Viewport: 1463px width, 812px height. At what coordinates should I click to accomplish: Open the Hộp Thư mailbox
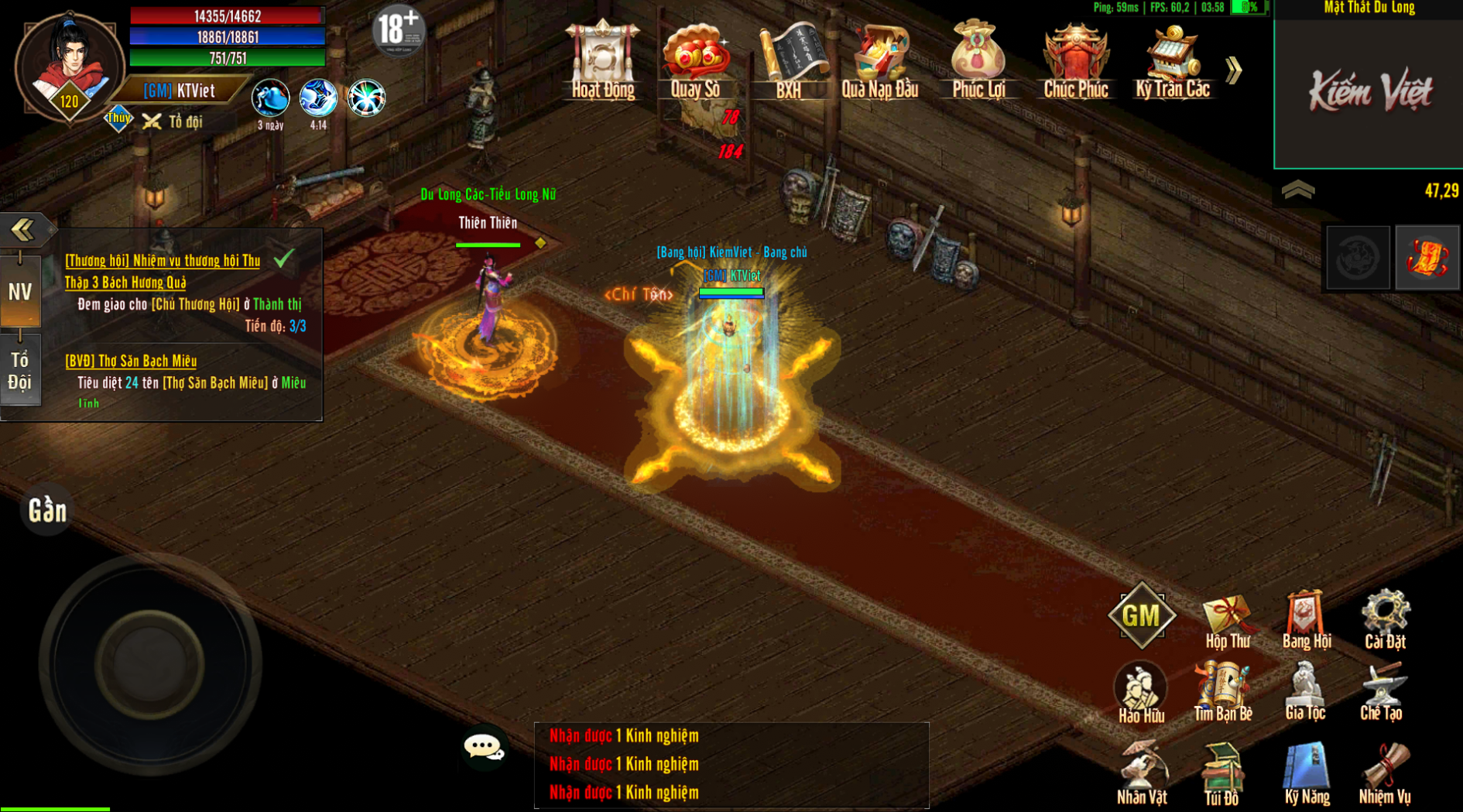tap(1227, 620)
